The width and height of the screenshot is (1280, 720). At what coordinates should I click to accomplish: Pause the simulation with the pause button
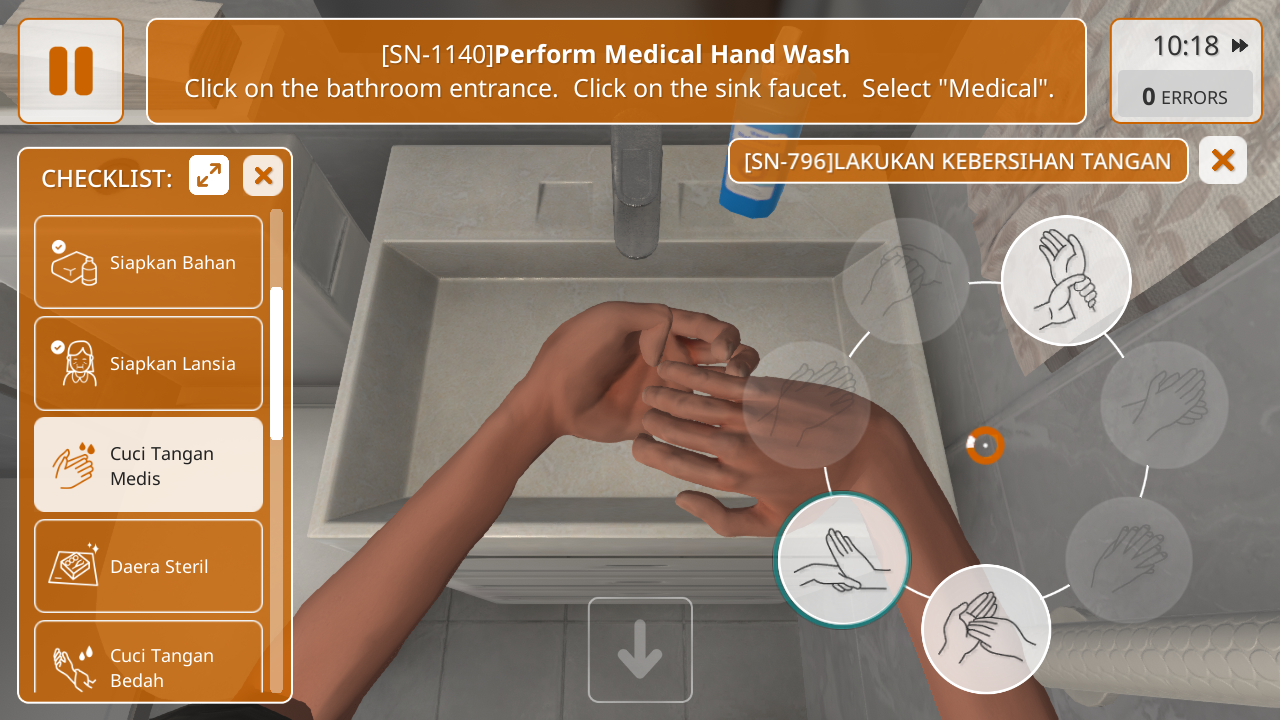(71, 71)
